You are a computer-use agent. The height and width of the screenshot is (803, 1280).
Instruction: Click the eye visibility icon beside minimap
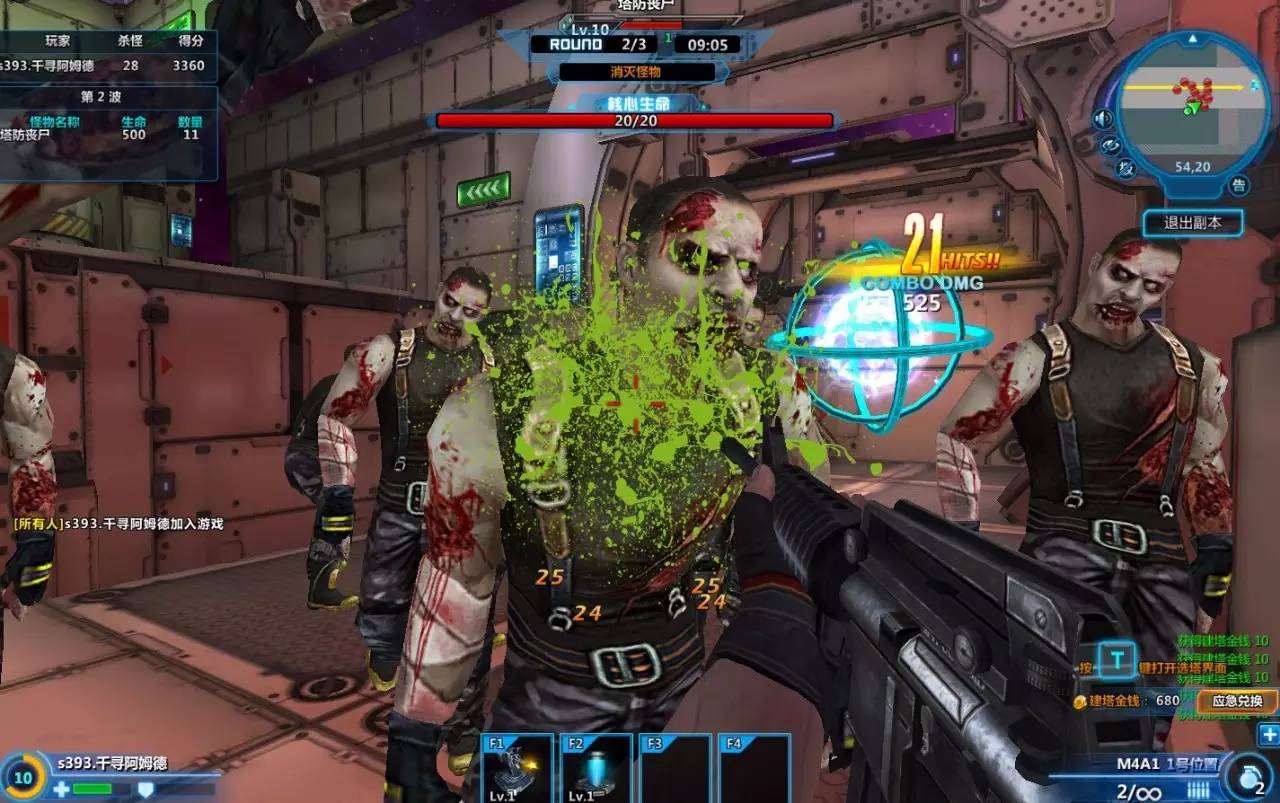1110,145
